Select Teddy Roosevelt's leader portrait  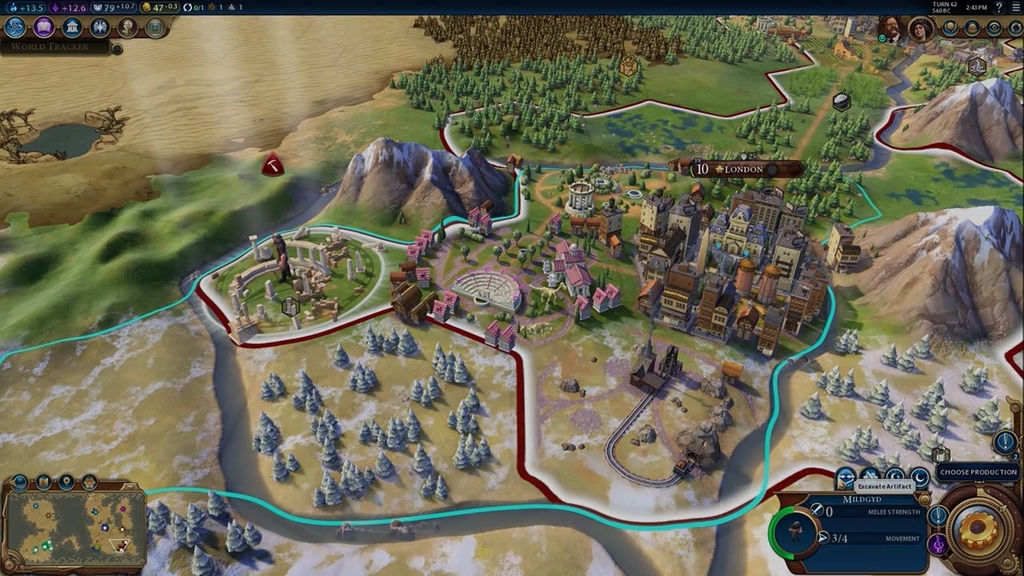890,29
